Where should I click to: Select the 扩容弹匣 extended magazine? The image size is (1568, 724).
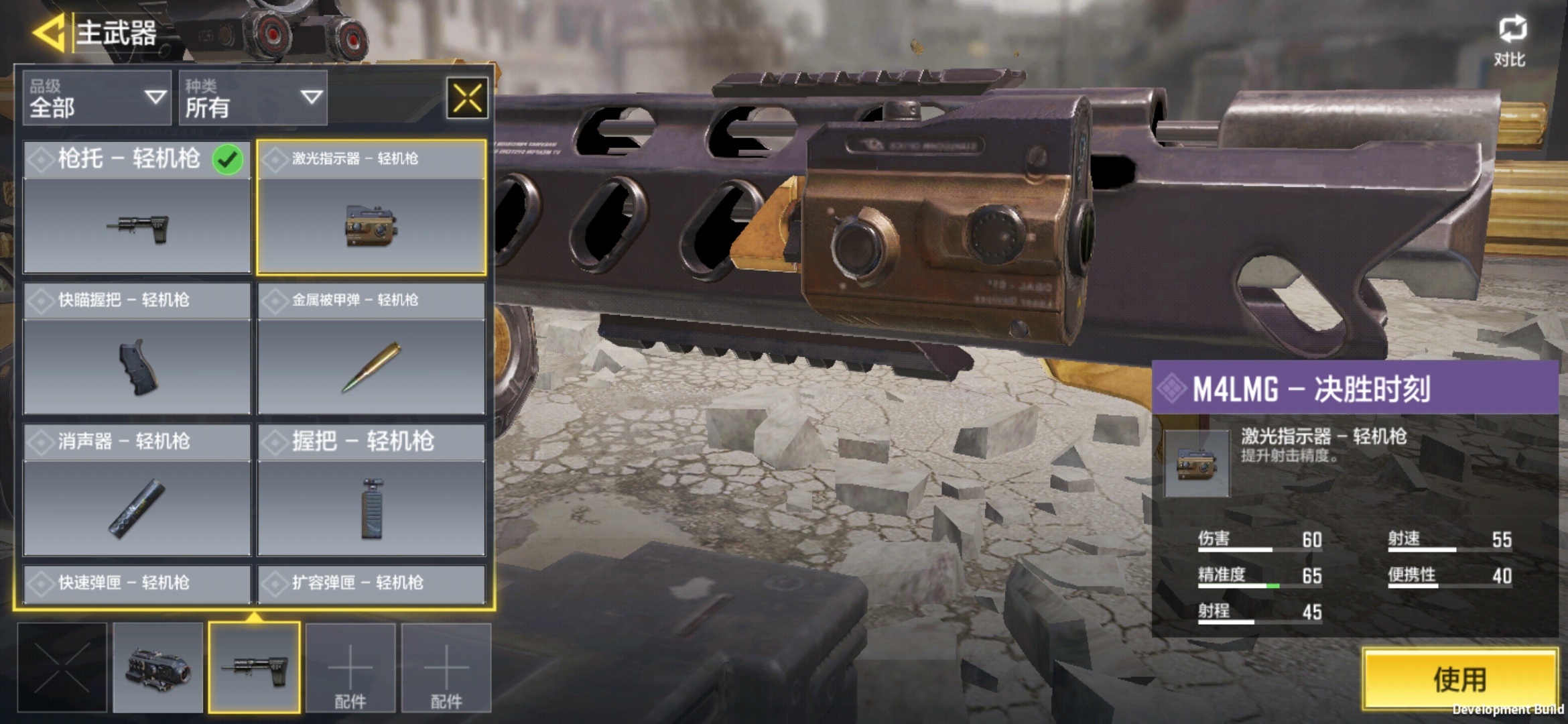[x=371, y=583]
